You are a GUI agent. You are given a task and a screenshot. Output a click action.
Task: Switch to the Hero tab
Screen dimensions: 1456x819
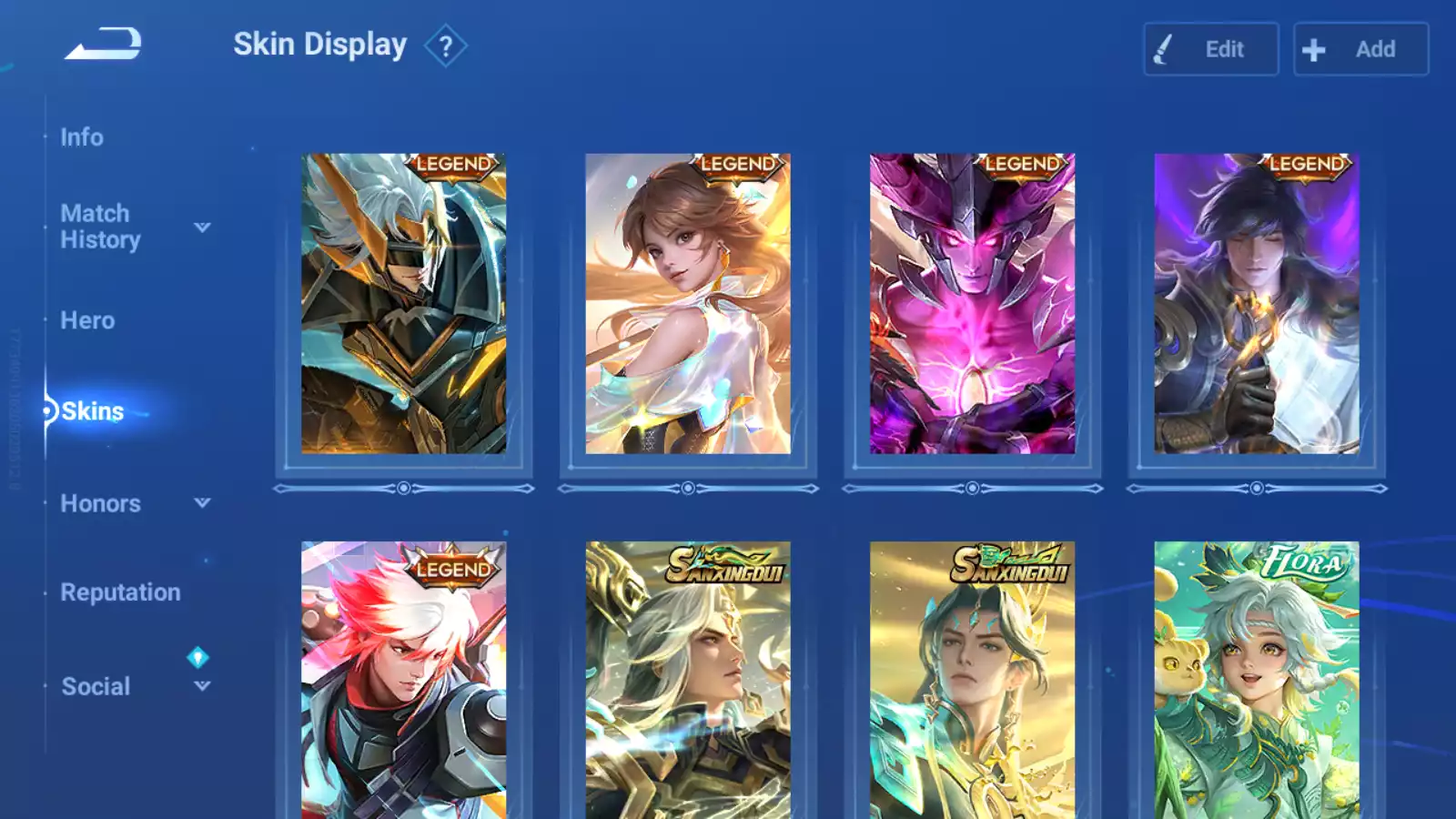click(87, 320)
